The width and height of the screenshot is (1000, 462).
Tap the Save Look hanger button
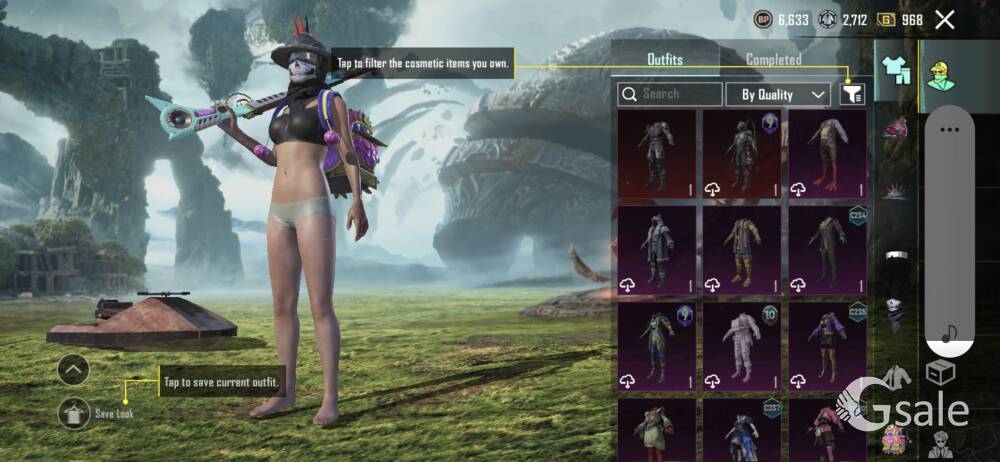(x=74, y=411)
